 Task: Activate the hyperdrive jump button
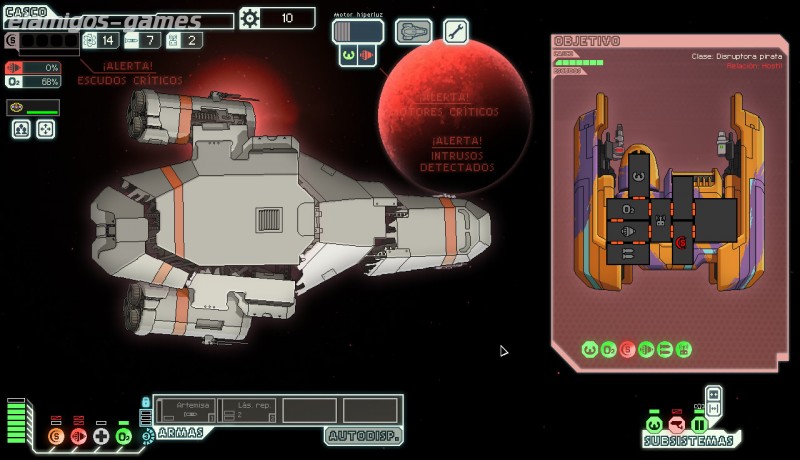[358, 31]
